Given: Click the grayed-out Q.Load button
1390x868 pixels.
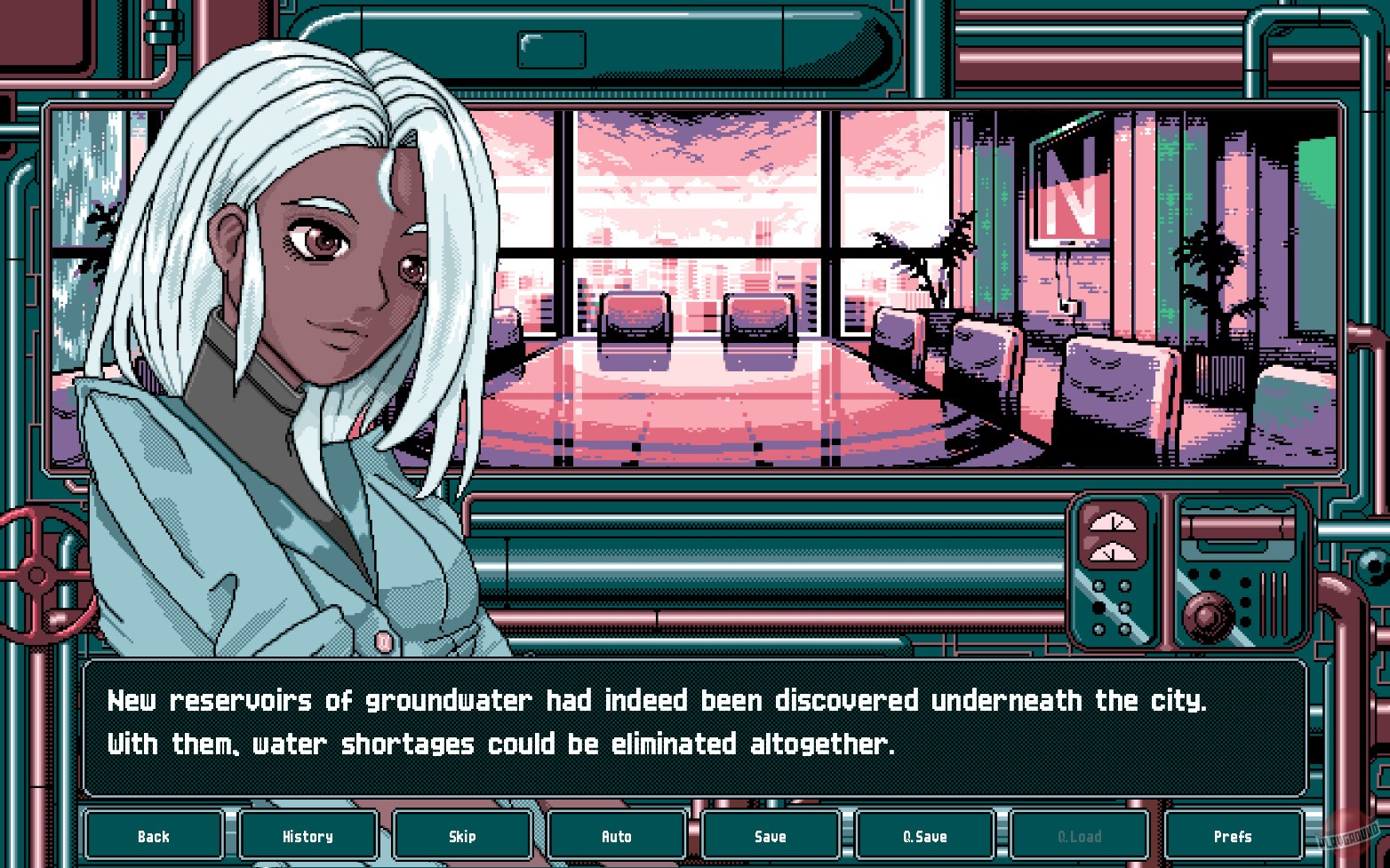Looking at the screenshot, I should click(1079, 835).
